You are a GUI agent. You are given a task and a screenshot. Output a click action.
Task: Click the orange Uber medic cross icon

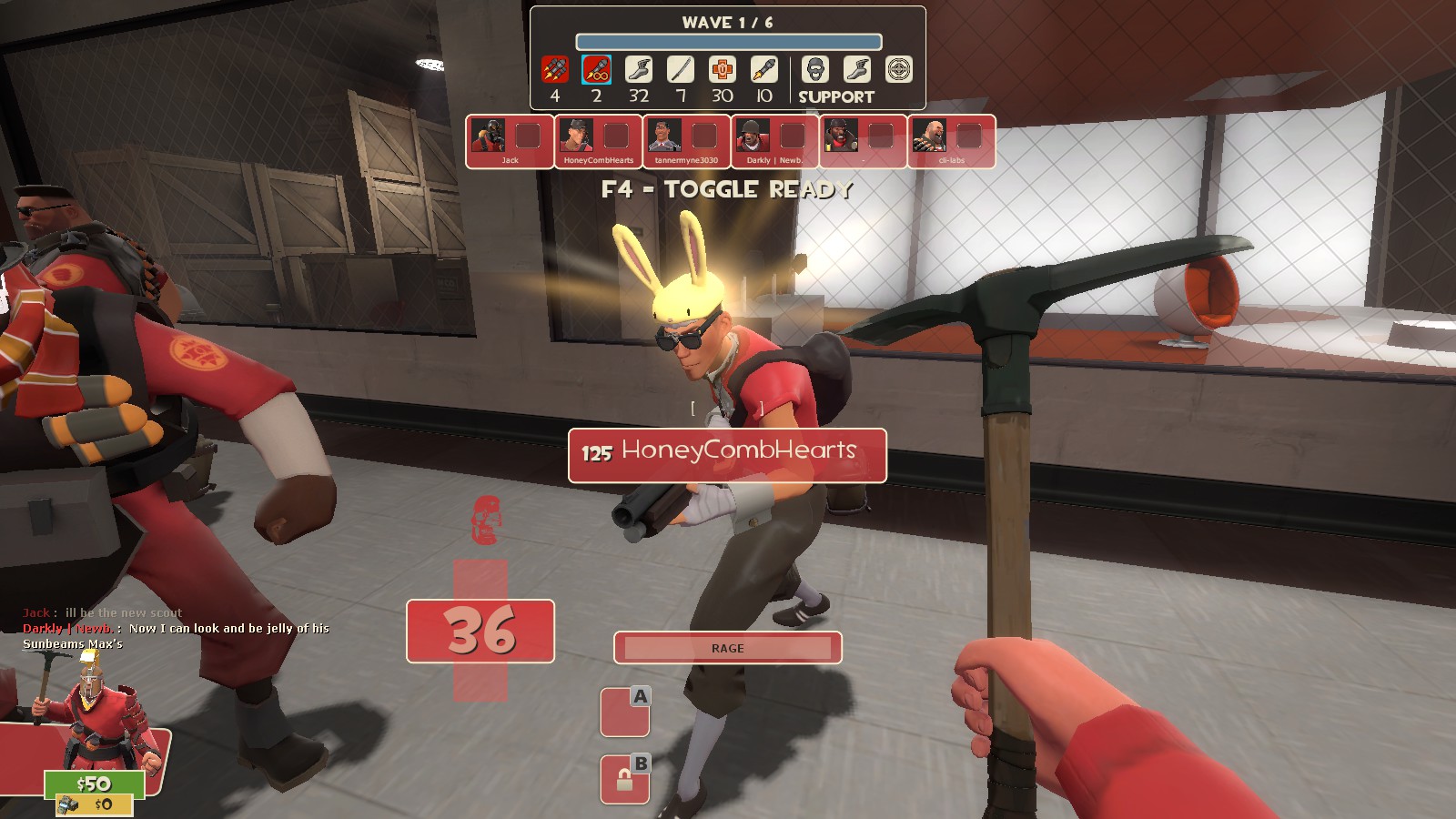point(723,70)
